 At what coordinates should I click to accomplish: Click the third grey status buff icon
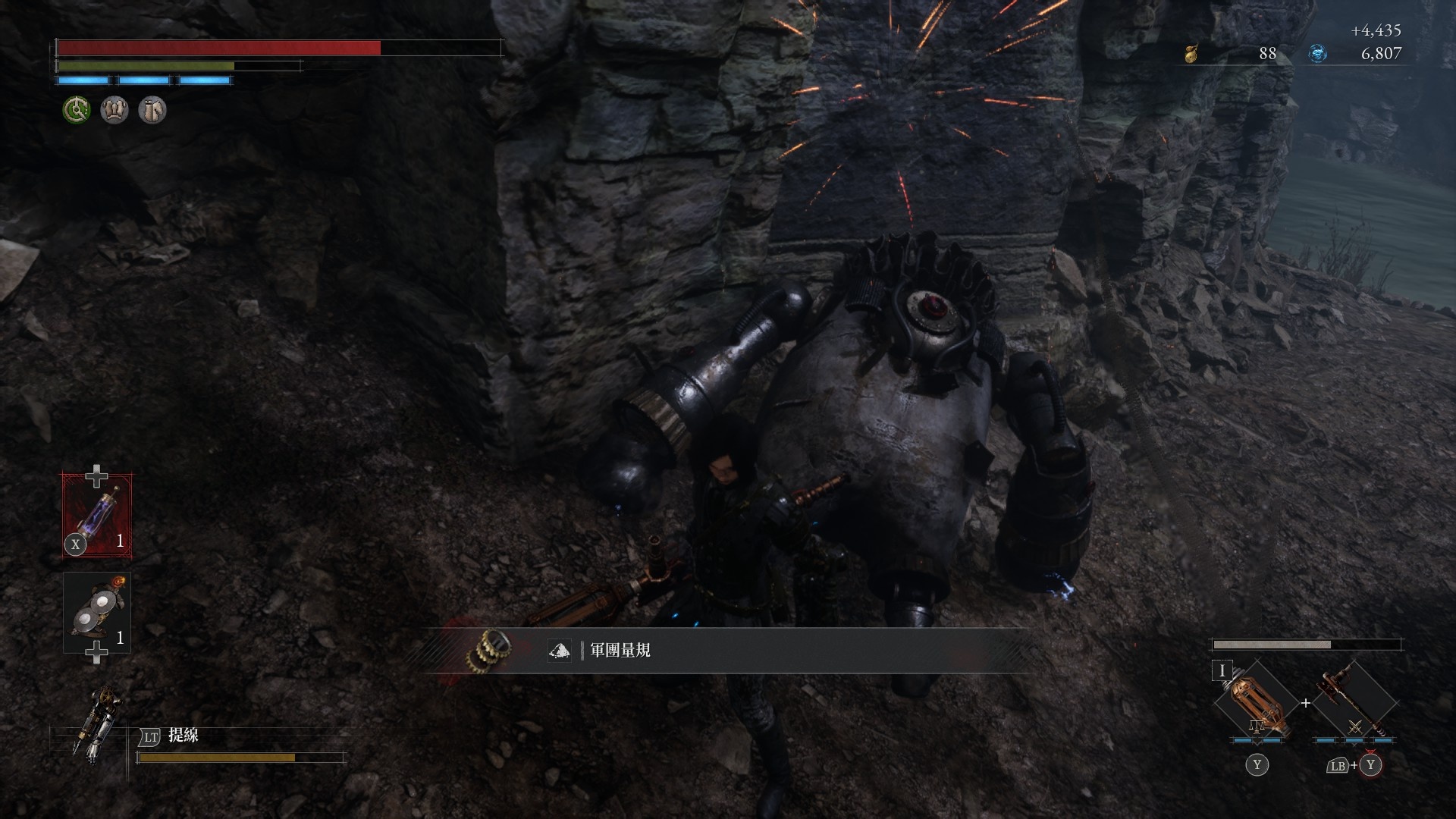(152, 111)
